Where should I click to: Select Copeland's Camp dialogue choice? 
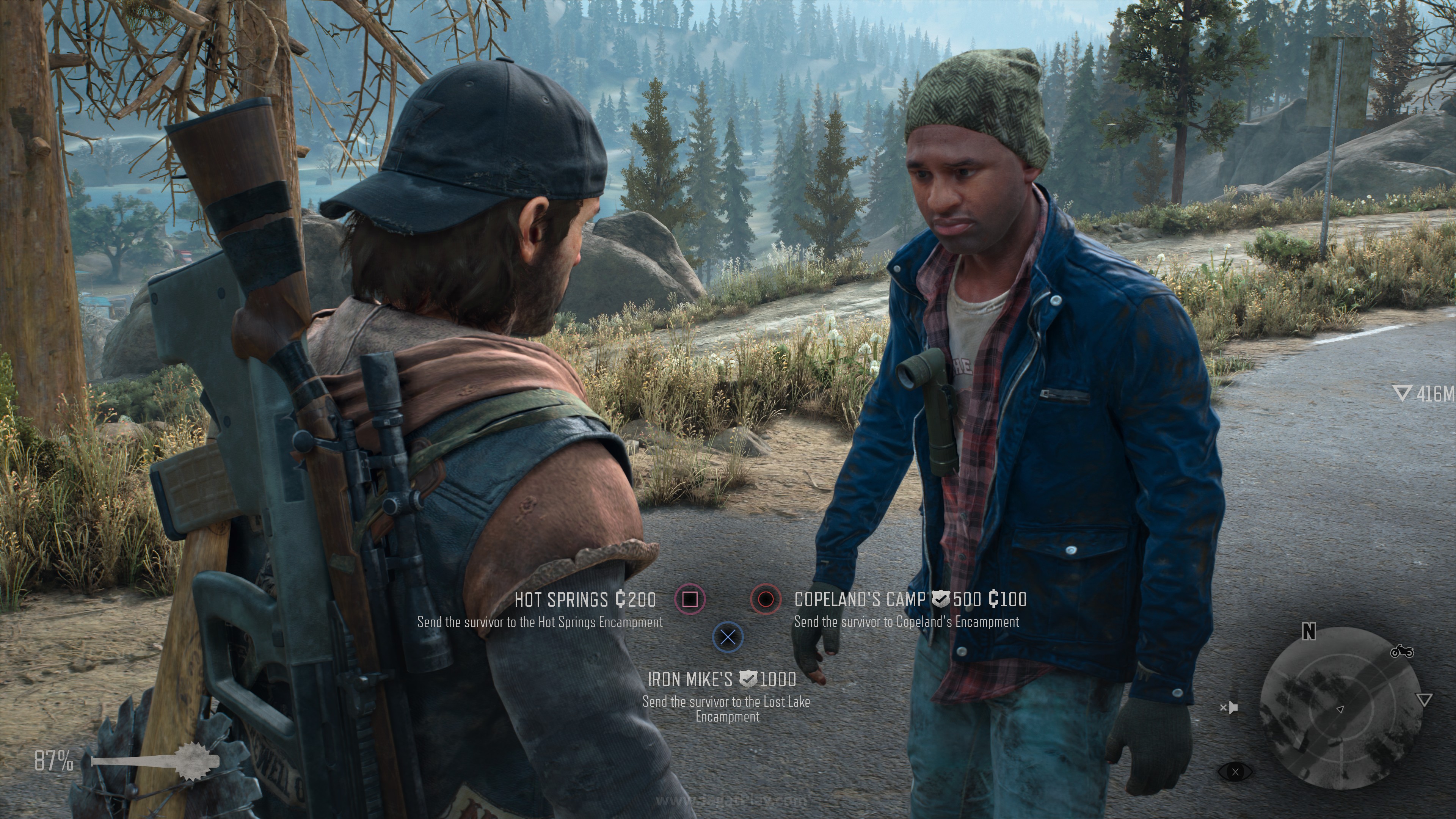765,599
